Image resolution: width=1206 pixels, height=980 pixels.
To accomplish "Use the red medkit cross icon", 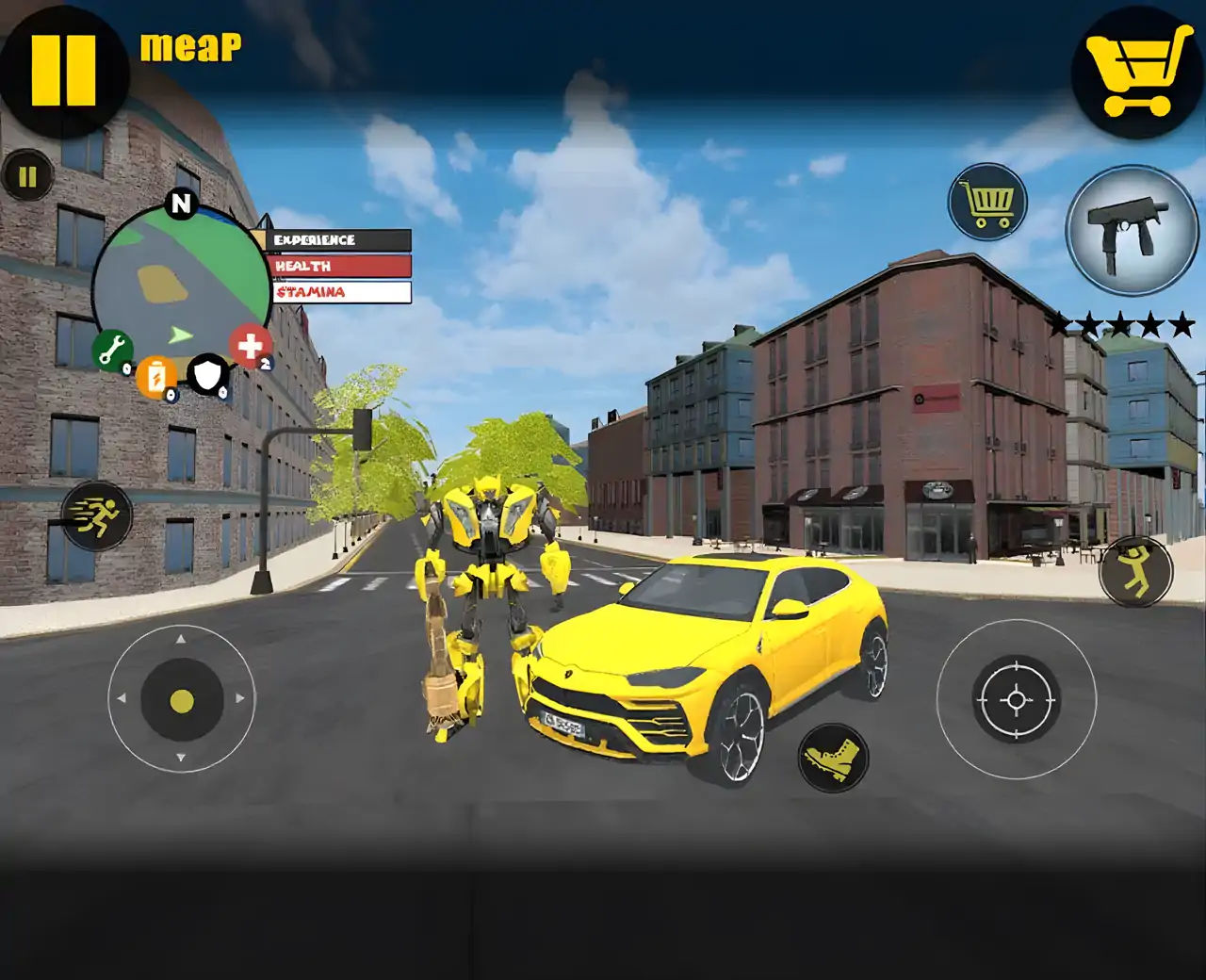I will tap(250, 346).
